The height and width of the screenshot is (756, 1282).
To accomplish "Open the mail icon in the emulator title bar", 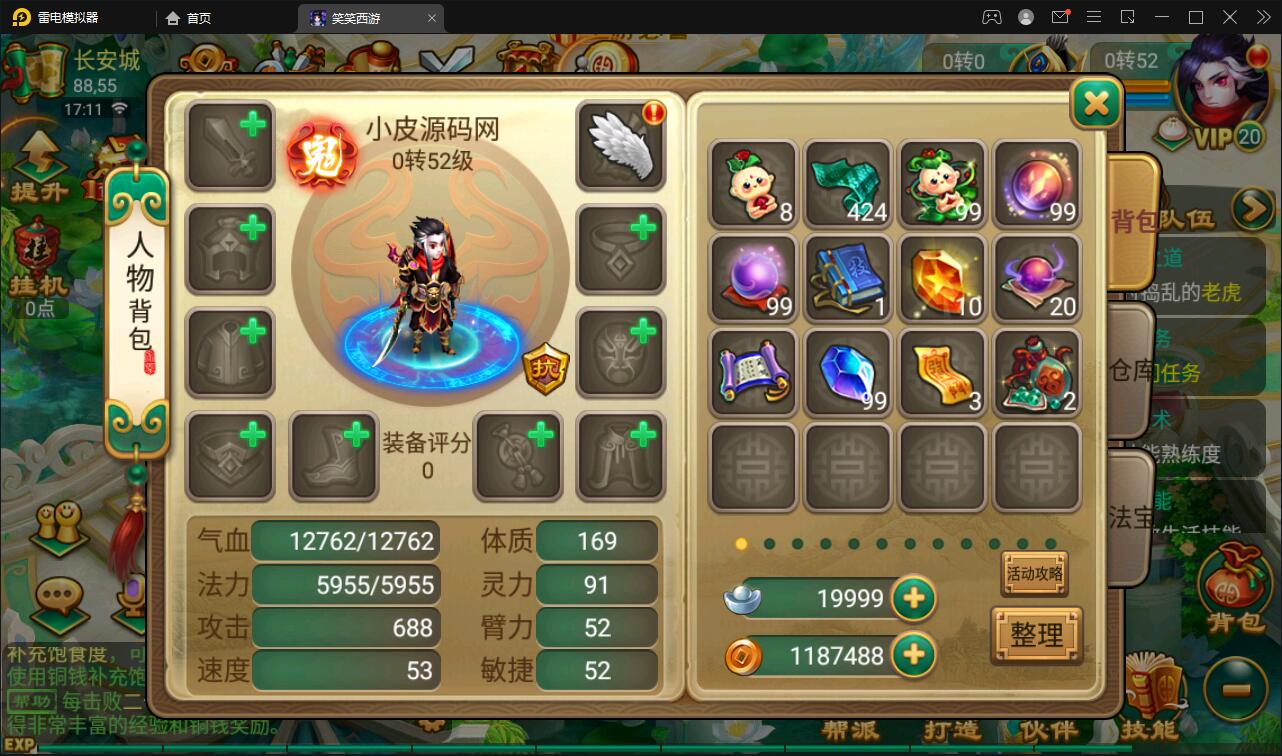I will click(1061, 16).
